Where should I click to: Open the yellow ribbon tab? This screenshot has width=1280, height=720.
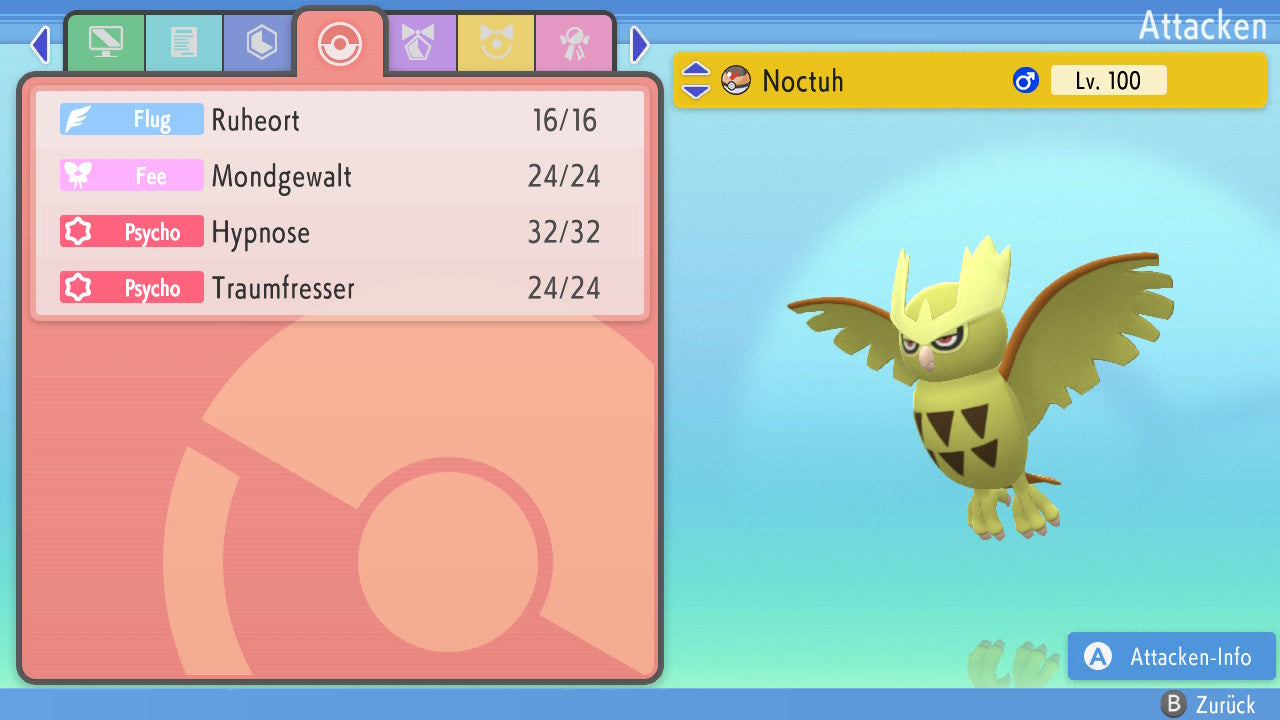click(x=496, y=43)
